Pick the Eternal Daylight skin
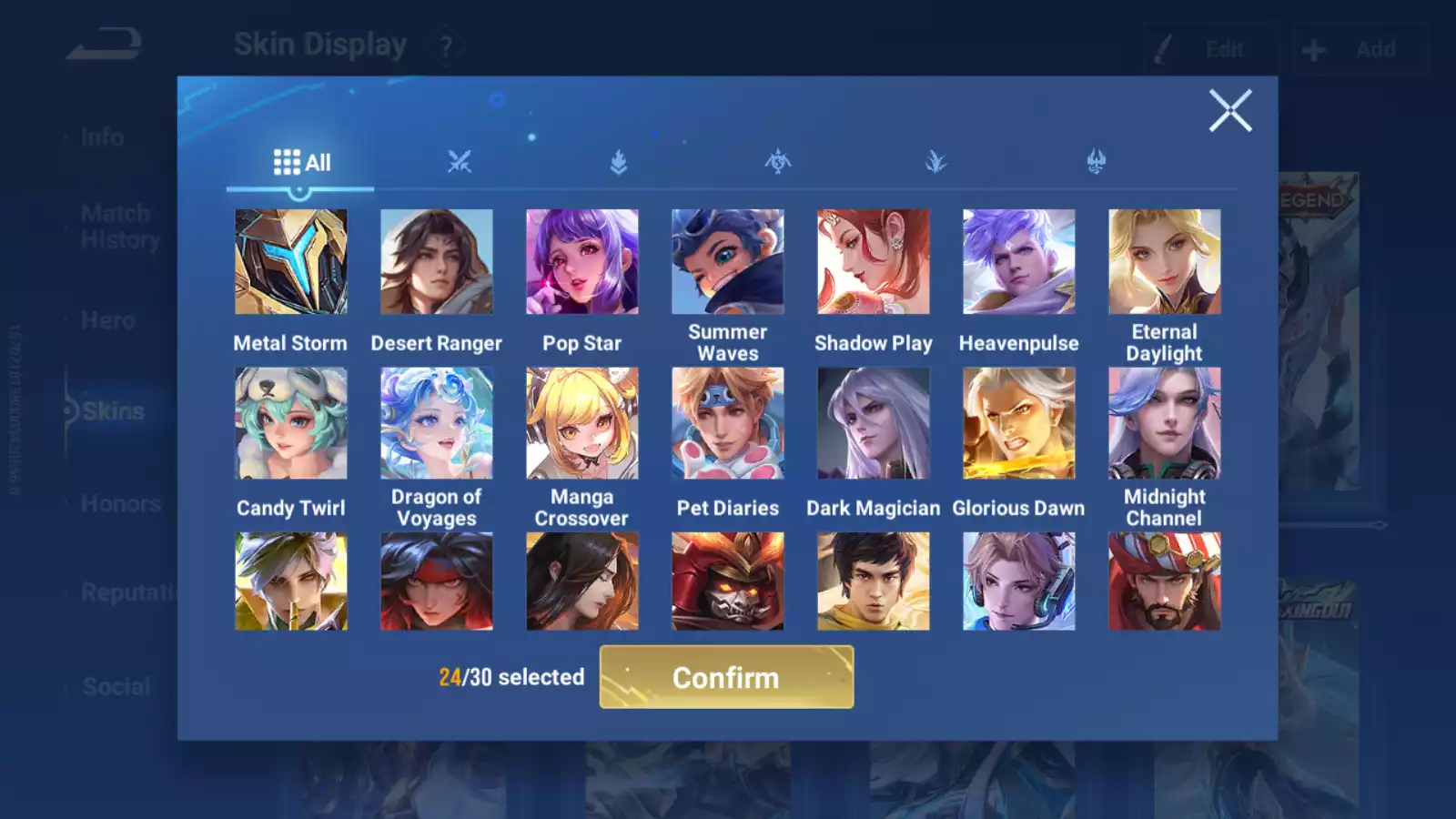This screenshot has height=819, width=1456. pyautogui.click(x=1165, y=262)
